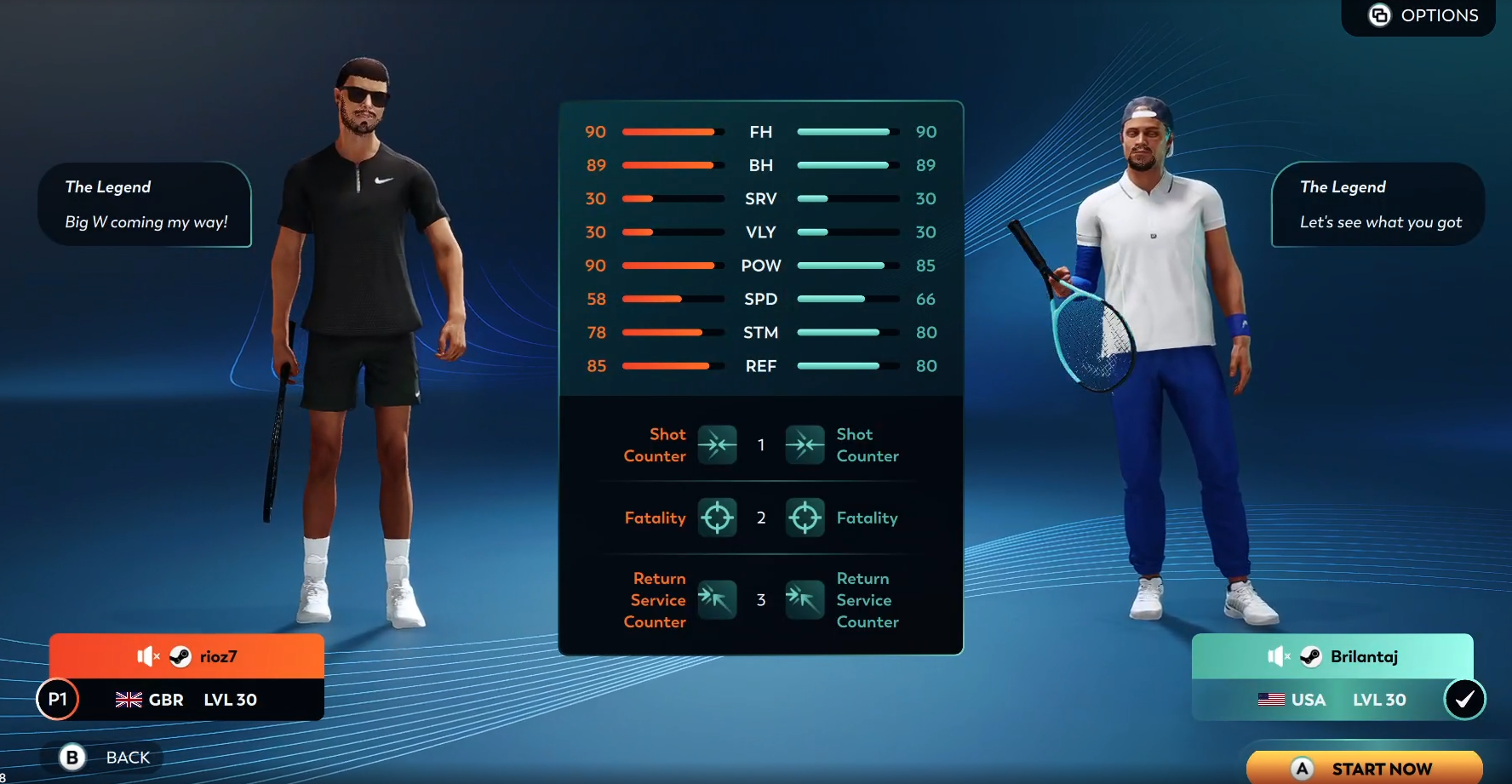The image size is (1512, 784).
Task: Select Brilantaj's Shot Counter skill icon
Action: 805,444
